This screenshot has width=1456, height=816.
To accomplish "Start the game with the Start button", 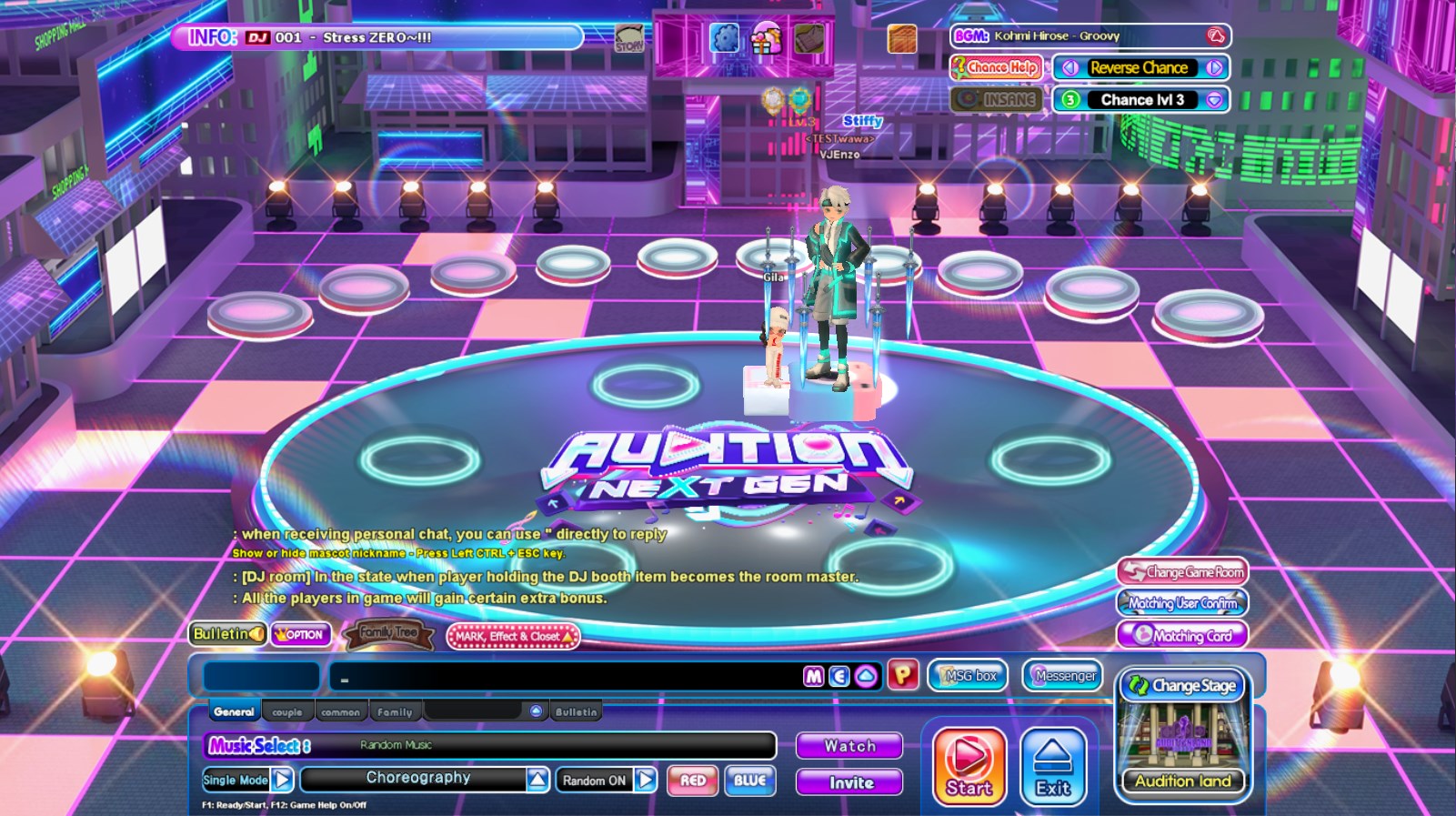I will [x=969, y=766].
